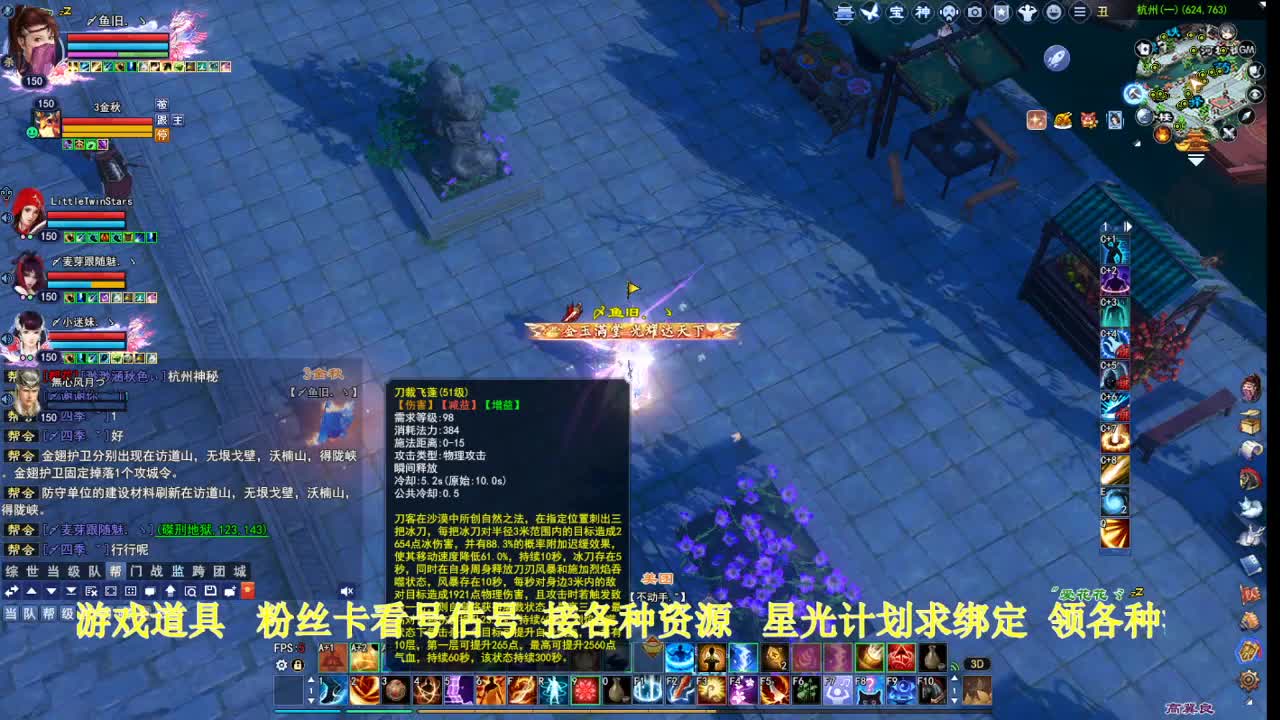Select the 【增益】 tab in the skill tooltip

[503, 404]
